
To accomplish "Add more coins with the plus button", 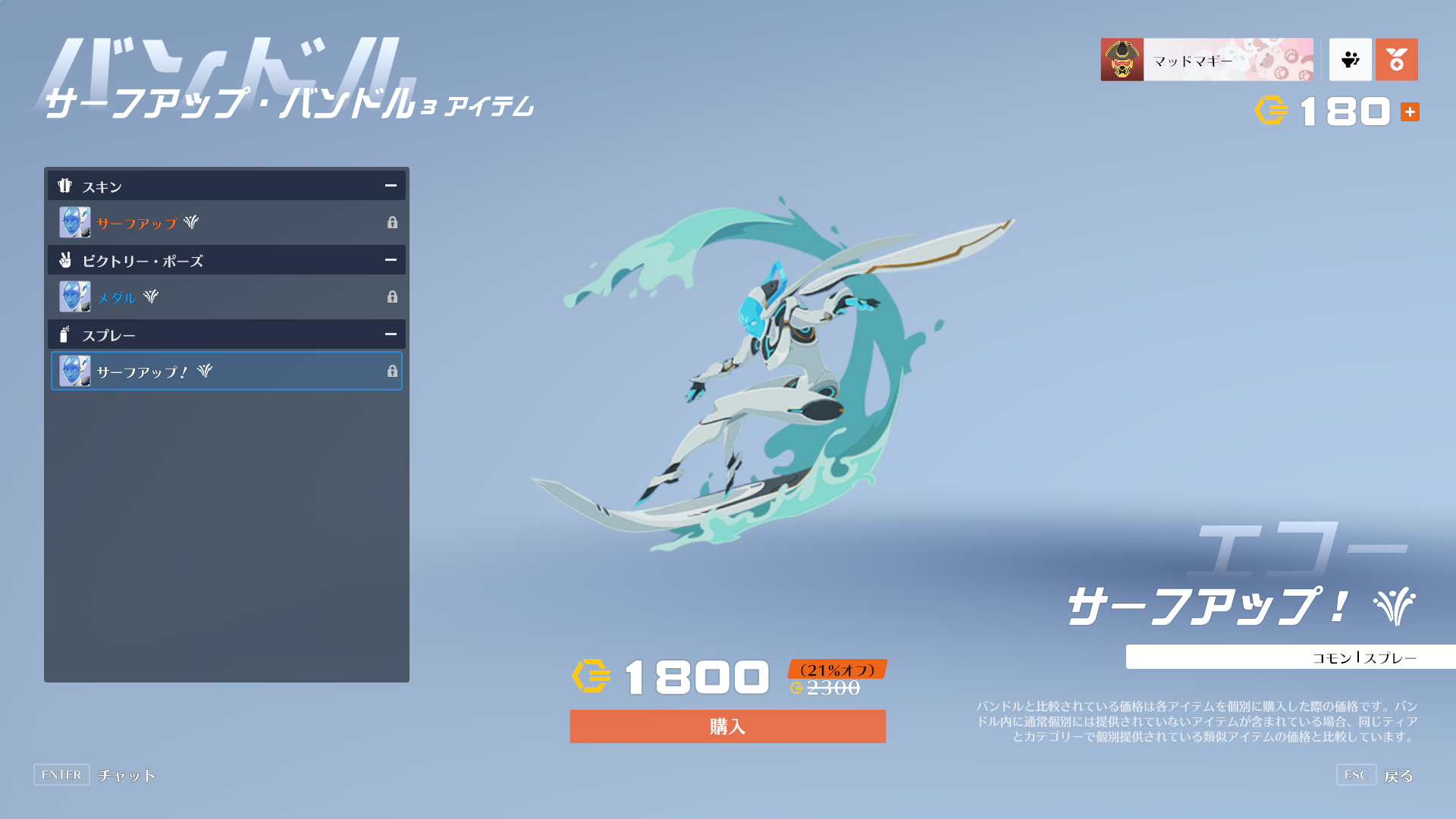I will 1410,112.
